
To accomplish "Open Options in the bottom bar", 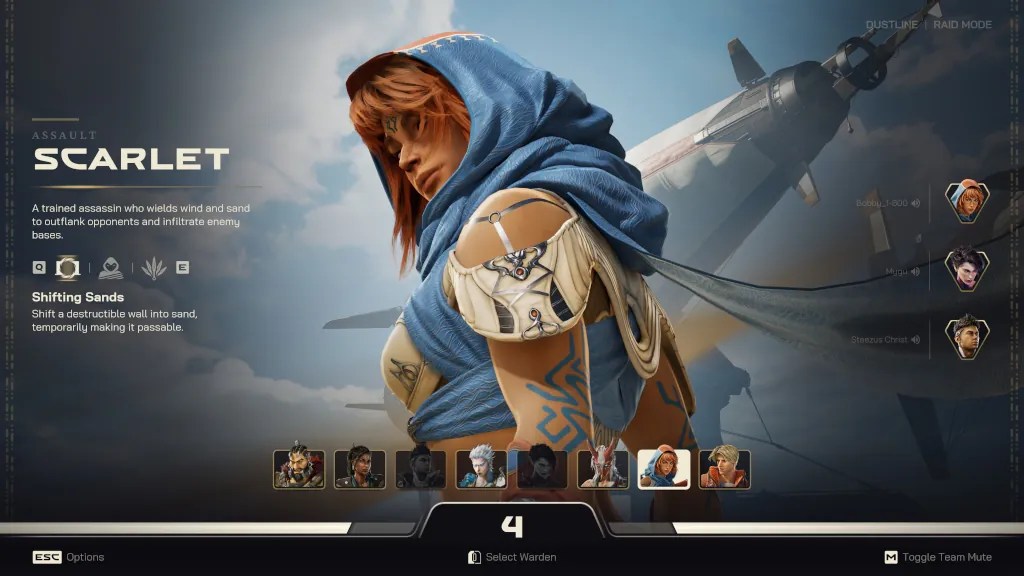I will 68,557.
